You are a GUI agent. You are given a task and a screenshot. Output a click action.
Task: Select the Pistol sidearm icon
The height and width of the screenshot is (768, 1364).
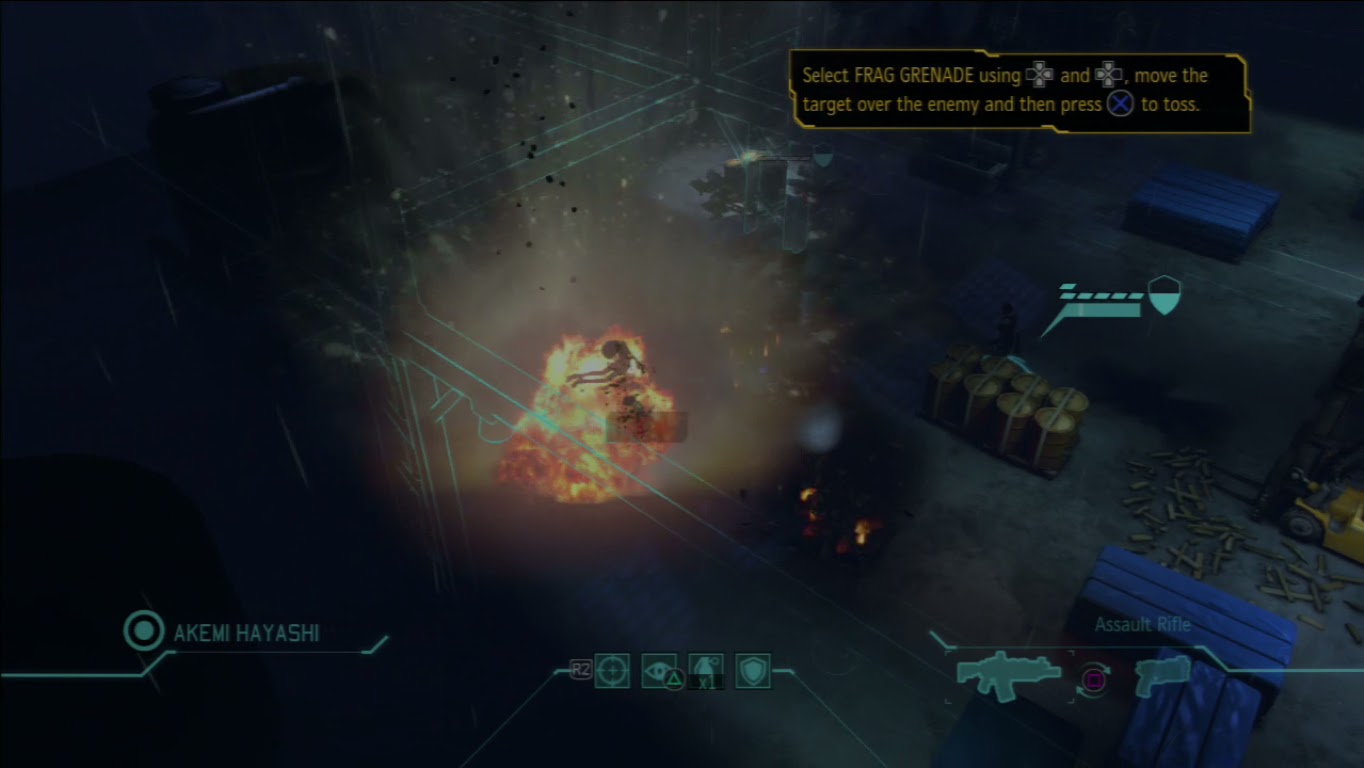coord(1163,676)
